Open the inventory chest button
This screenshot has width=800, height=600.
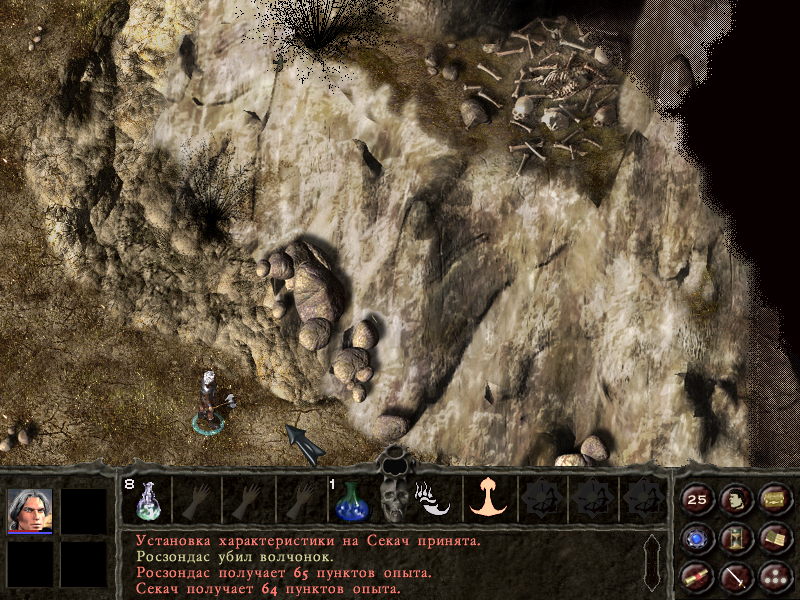click(x=773, y=499)
